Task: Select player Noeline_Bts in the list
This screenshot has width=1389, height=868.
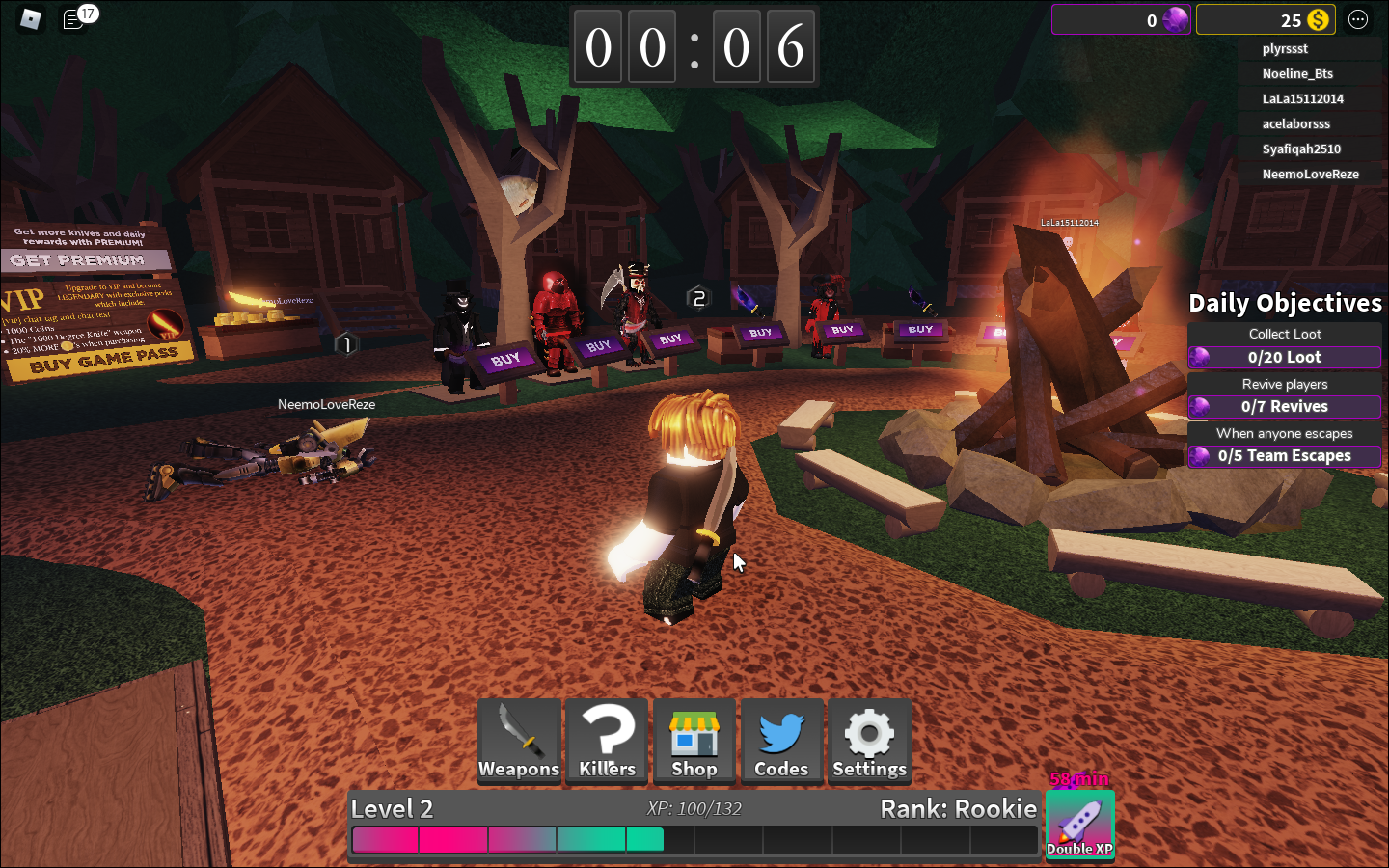Action: point(1297,74)
